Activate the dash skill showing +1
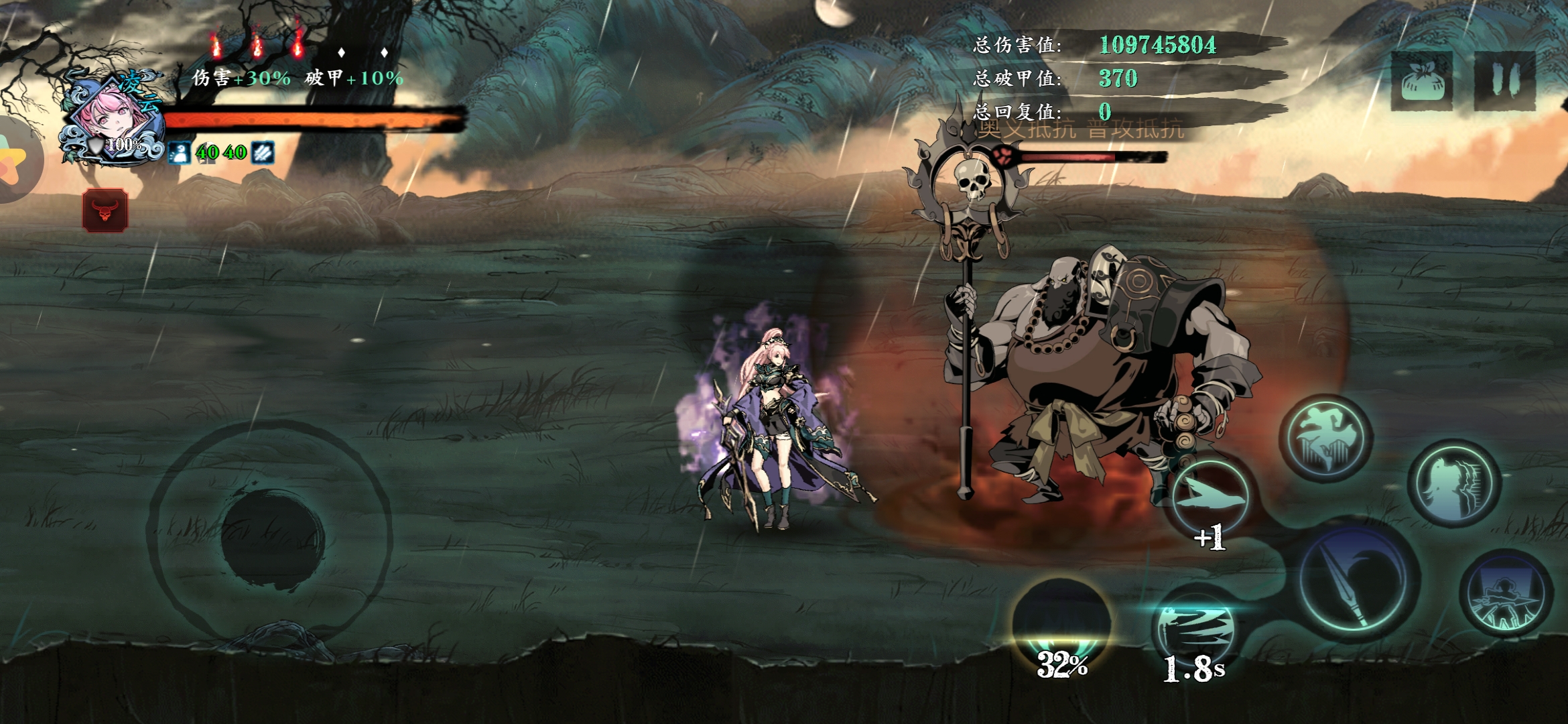The image size is (1568, 724). pos(1211,499)
